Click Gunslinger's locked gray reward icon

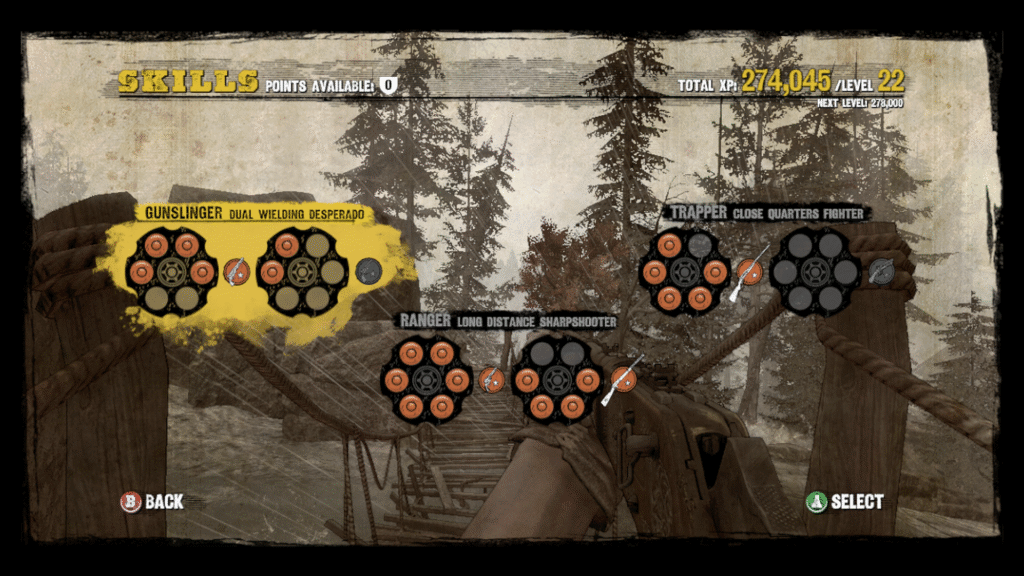pyautogui.click(x=369, y=271)
